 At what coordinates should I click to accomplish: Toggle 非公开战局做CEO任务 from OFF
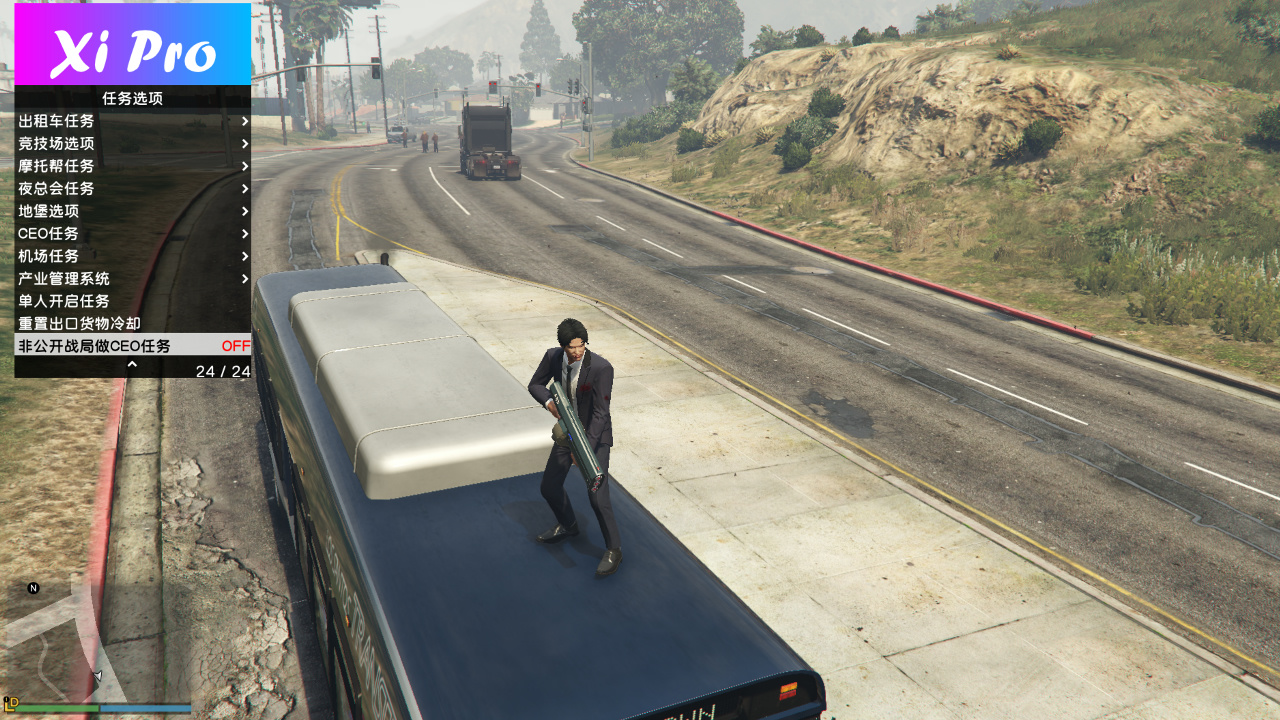[132, 346]
